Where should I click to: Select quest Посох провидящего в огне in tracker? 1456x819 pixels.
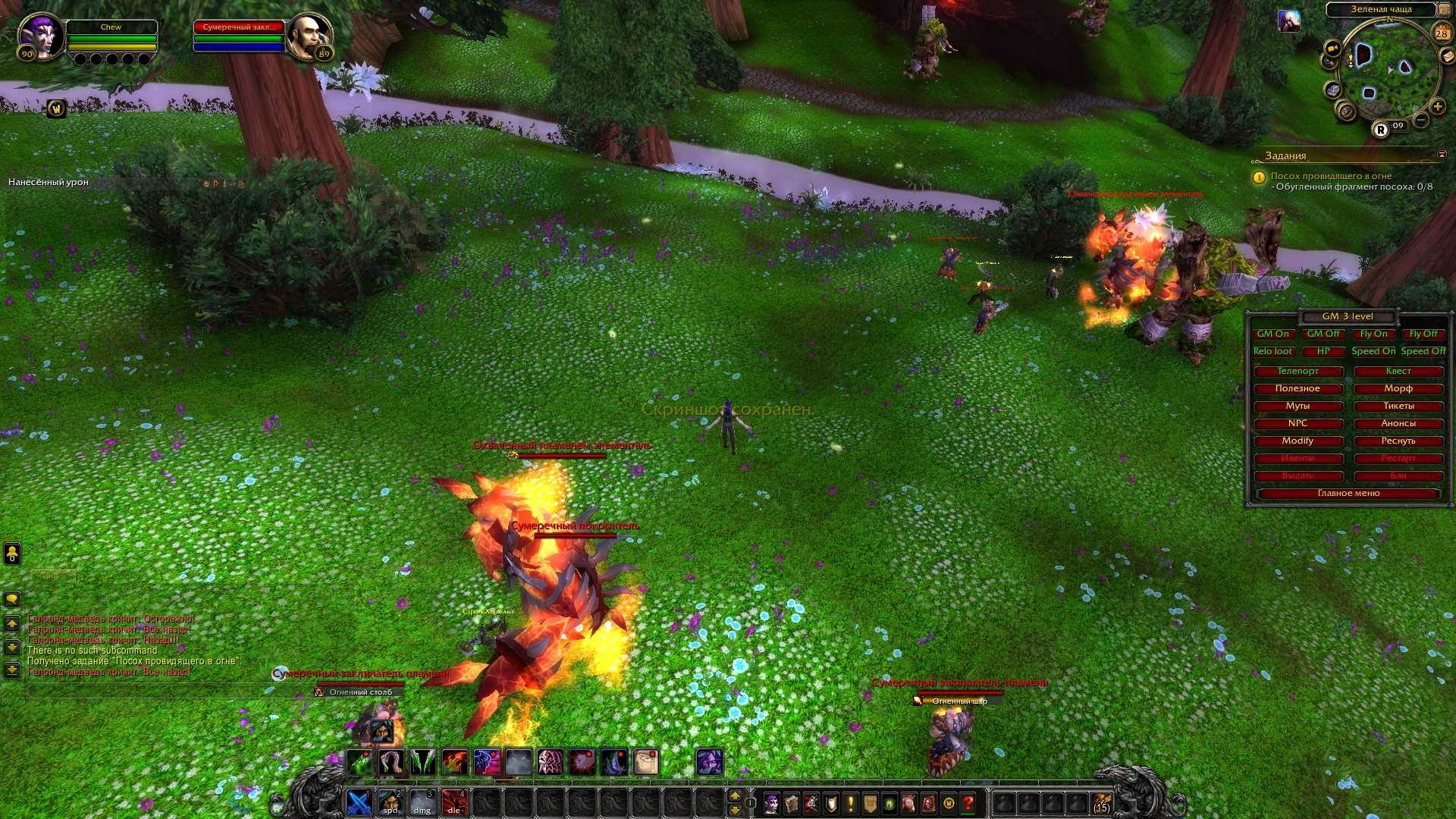click(1331, 176)
